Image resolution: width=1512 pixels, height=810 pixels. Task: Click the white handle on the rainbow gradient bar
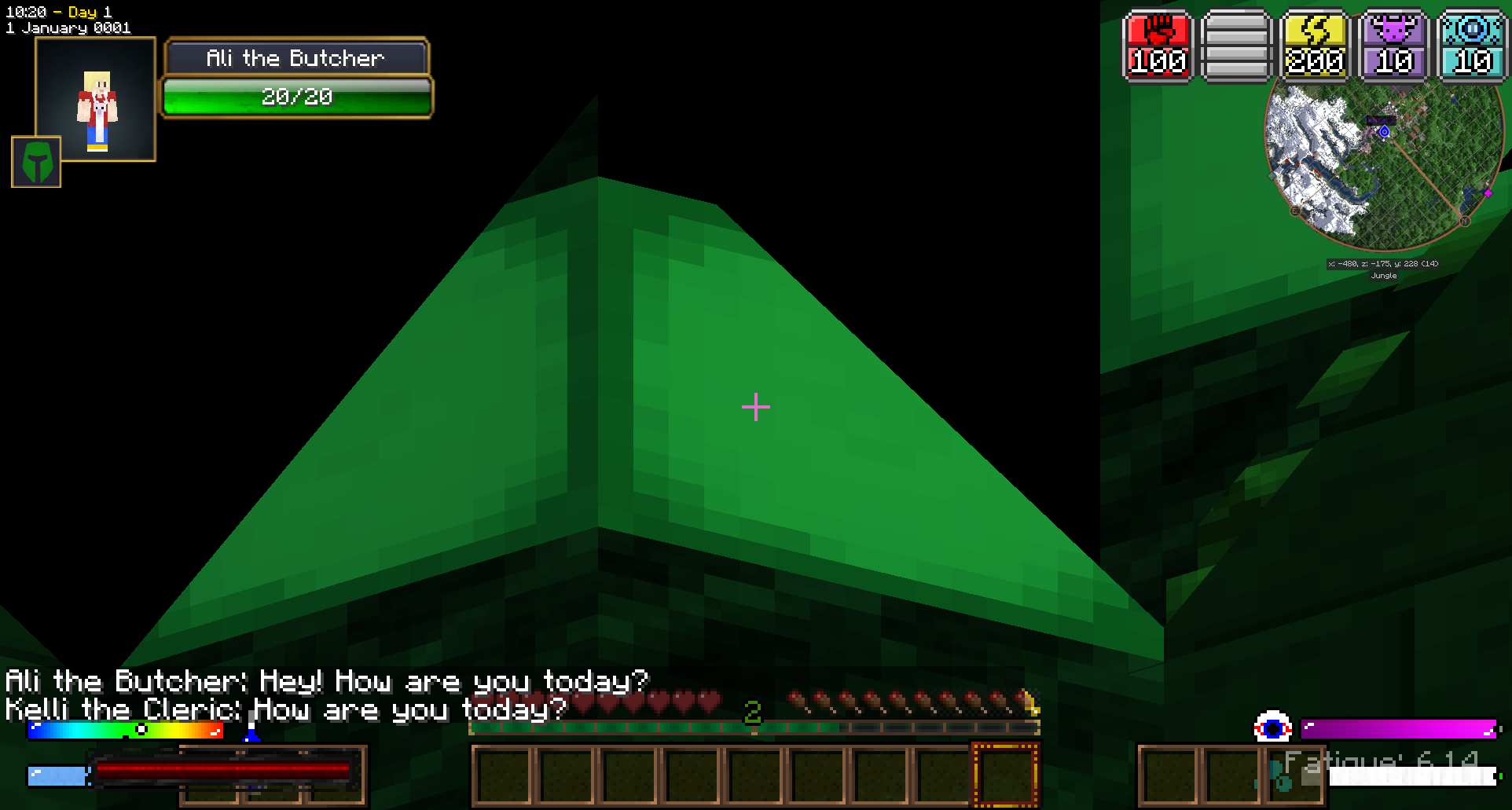tap(141, 729)
